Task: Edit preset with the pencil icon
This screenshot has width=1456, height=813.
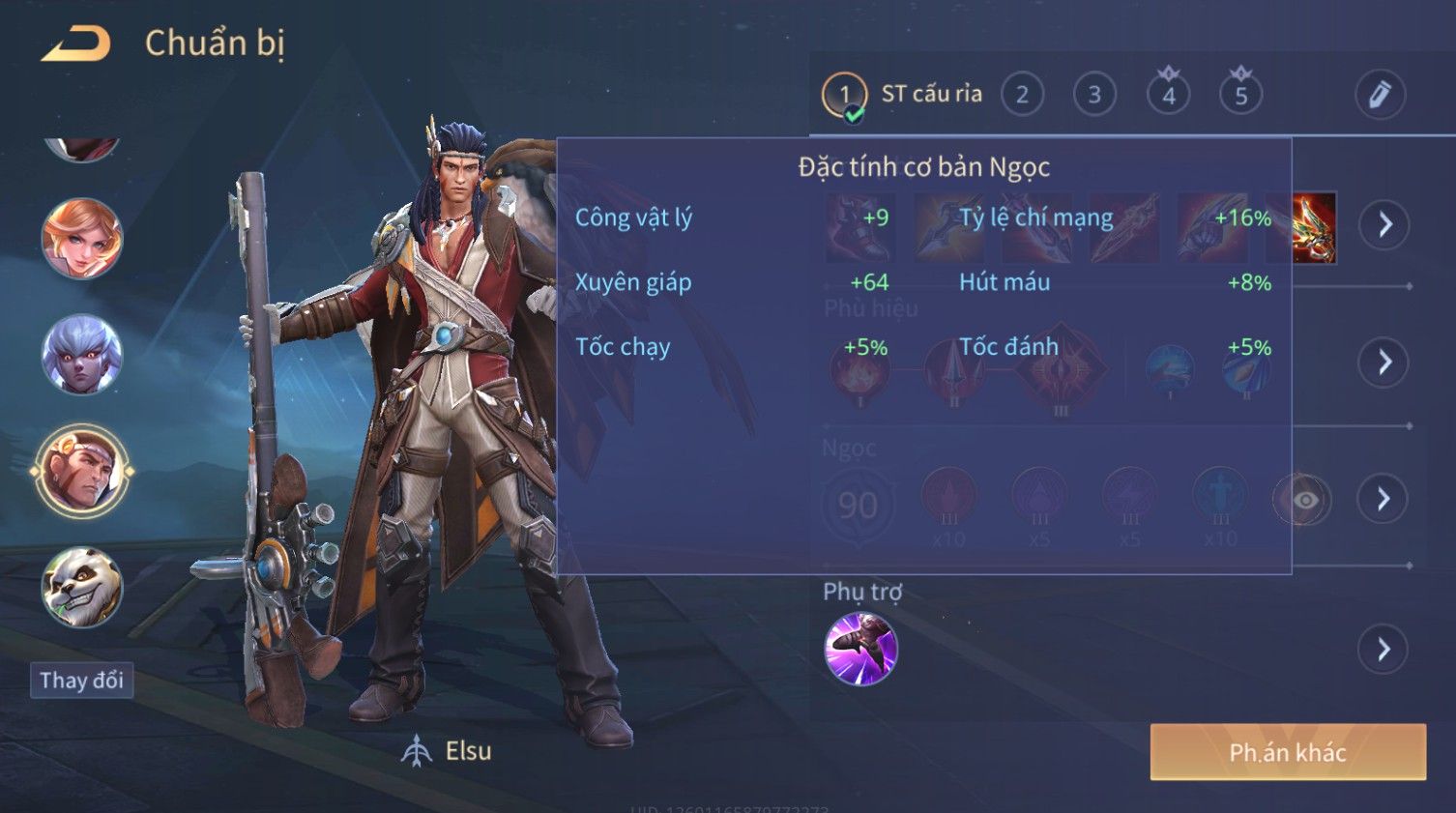Action: click(x=1379, y=95)
